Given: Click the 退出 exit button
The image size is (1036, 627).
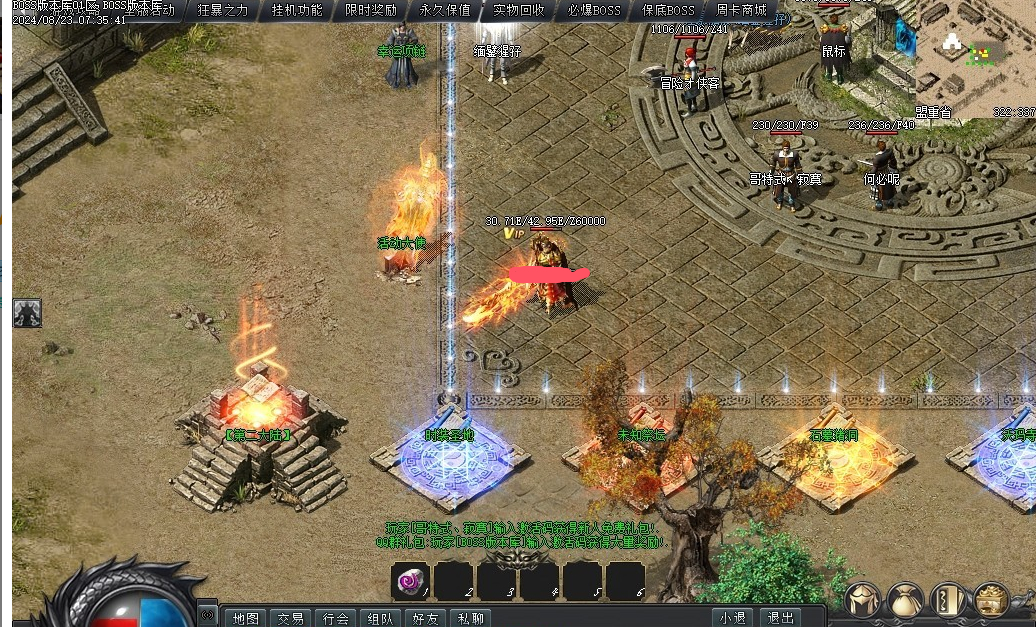Looking at the screenshot, I should coord(779,618).
